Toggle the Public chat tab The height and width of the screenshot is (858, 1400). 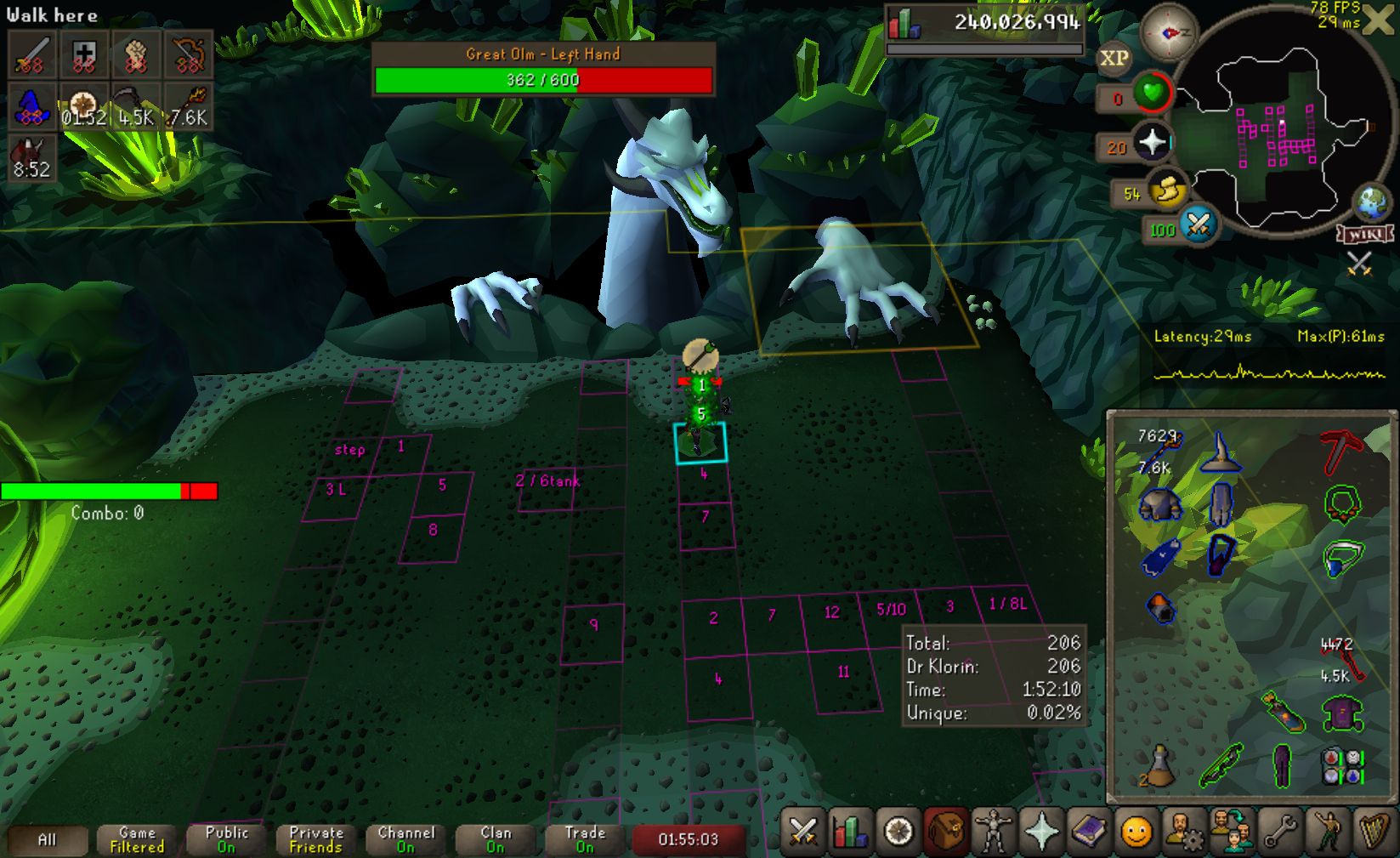226,840
